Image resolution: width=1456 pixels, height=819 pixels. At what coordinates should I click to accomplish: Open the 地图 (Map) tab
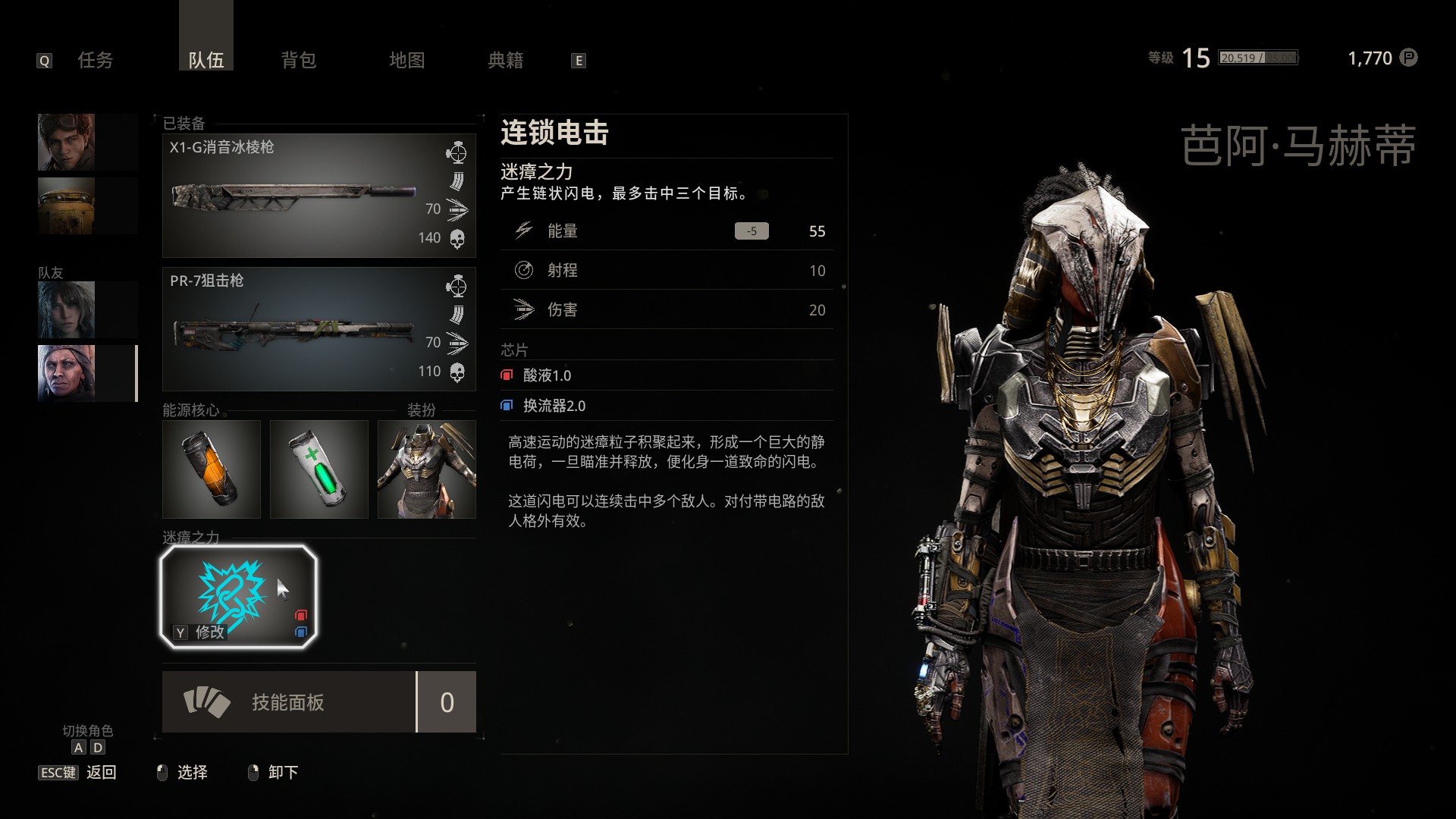tap(407, 60)
